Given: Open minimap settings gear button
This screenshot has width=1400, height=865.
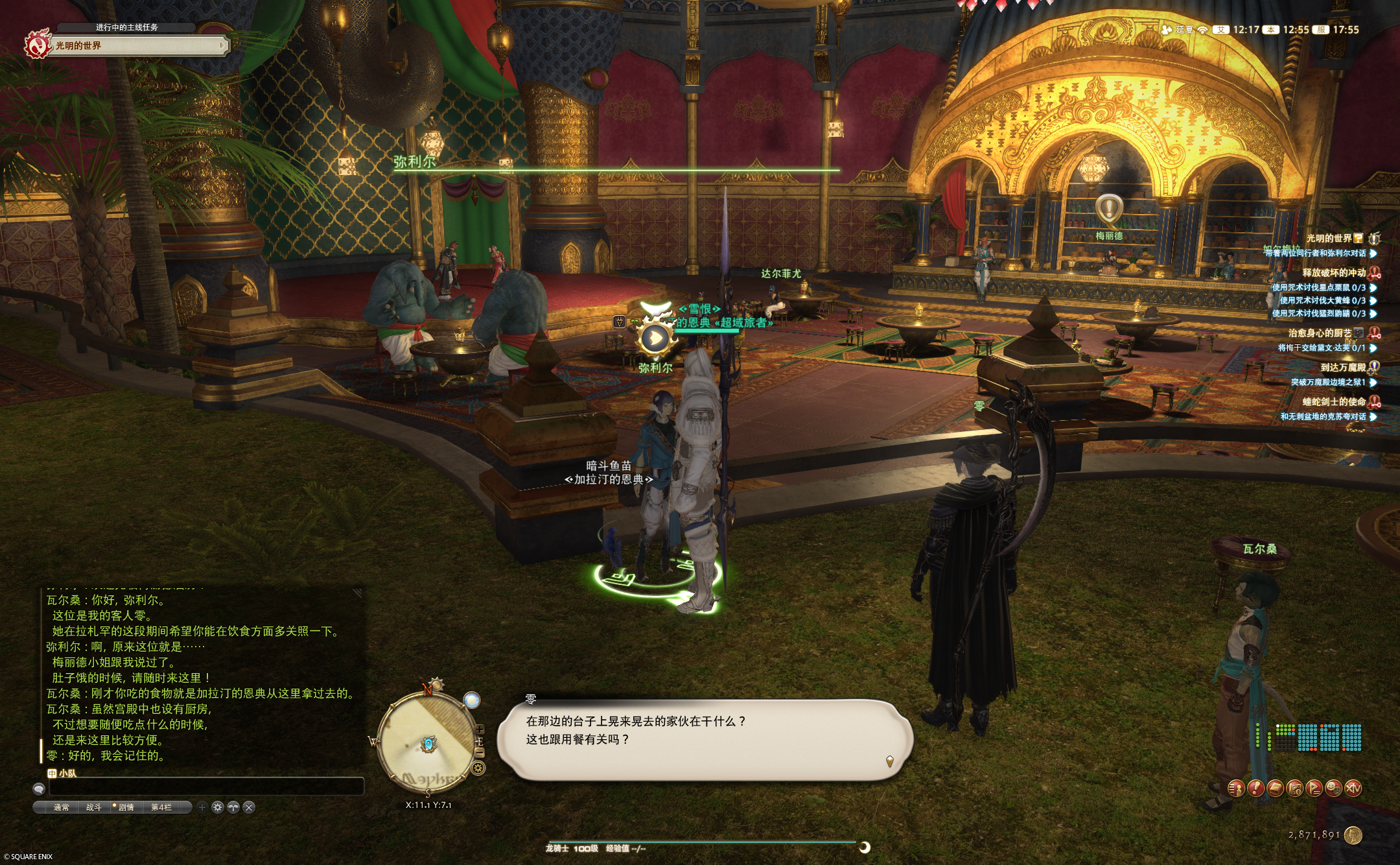Looking at the screenshot, I should pyautogui.click(x=478, y=769).
